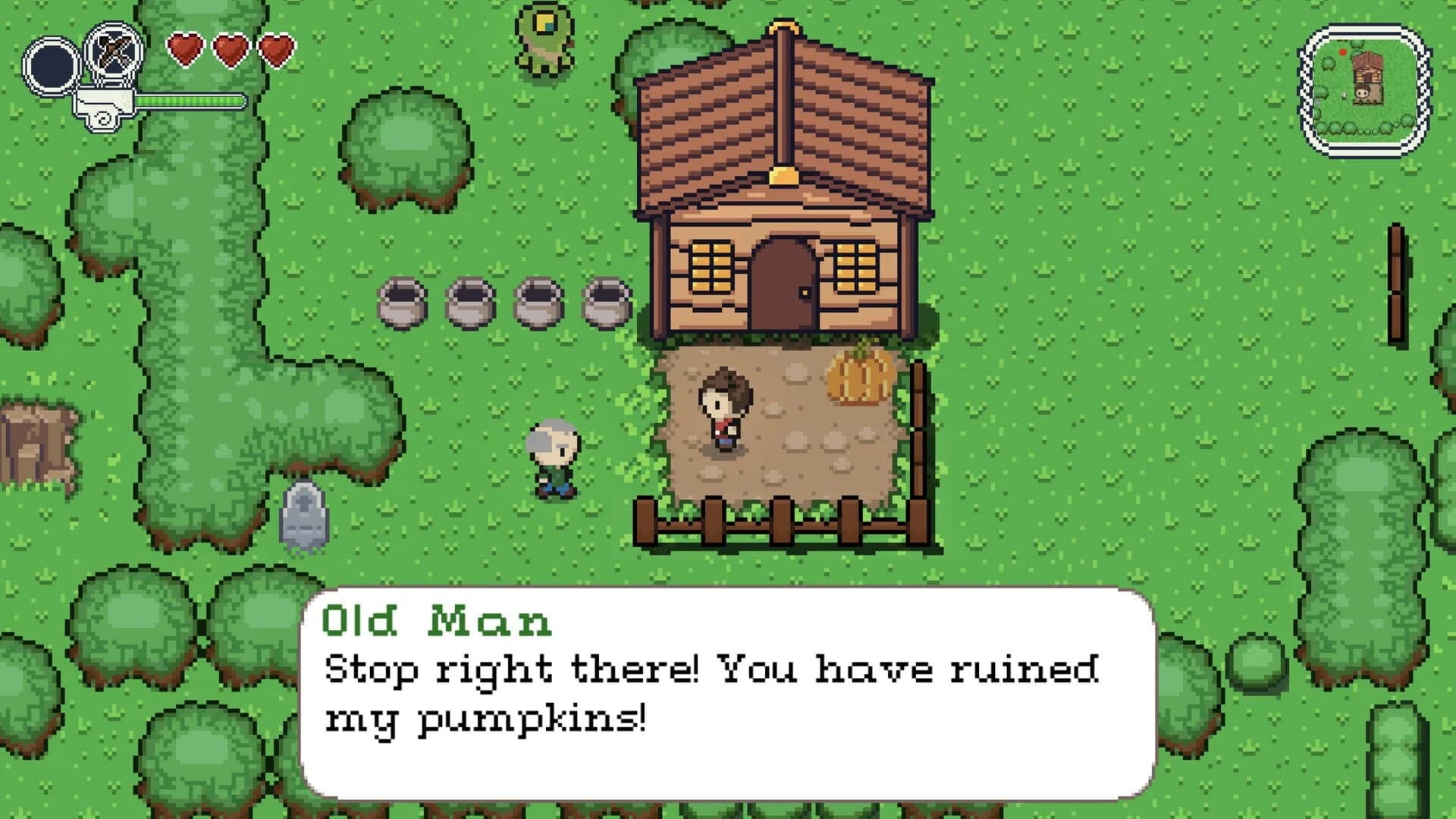Click the house icon shown on the minimap
Image resolution: width=1456 pixels, height=819 pixels.
click(1370, 74)
